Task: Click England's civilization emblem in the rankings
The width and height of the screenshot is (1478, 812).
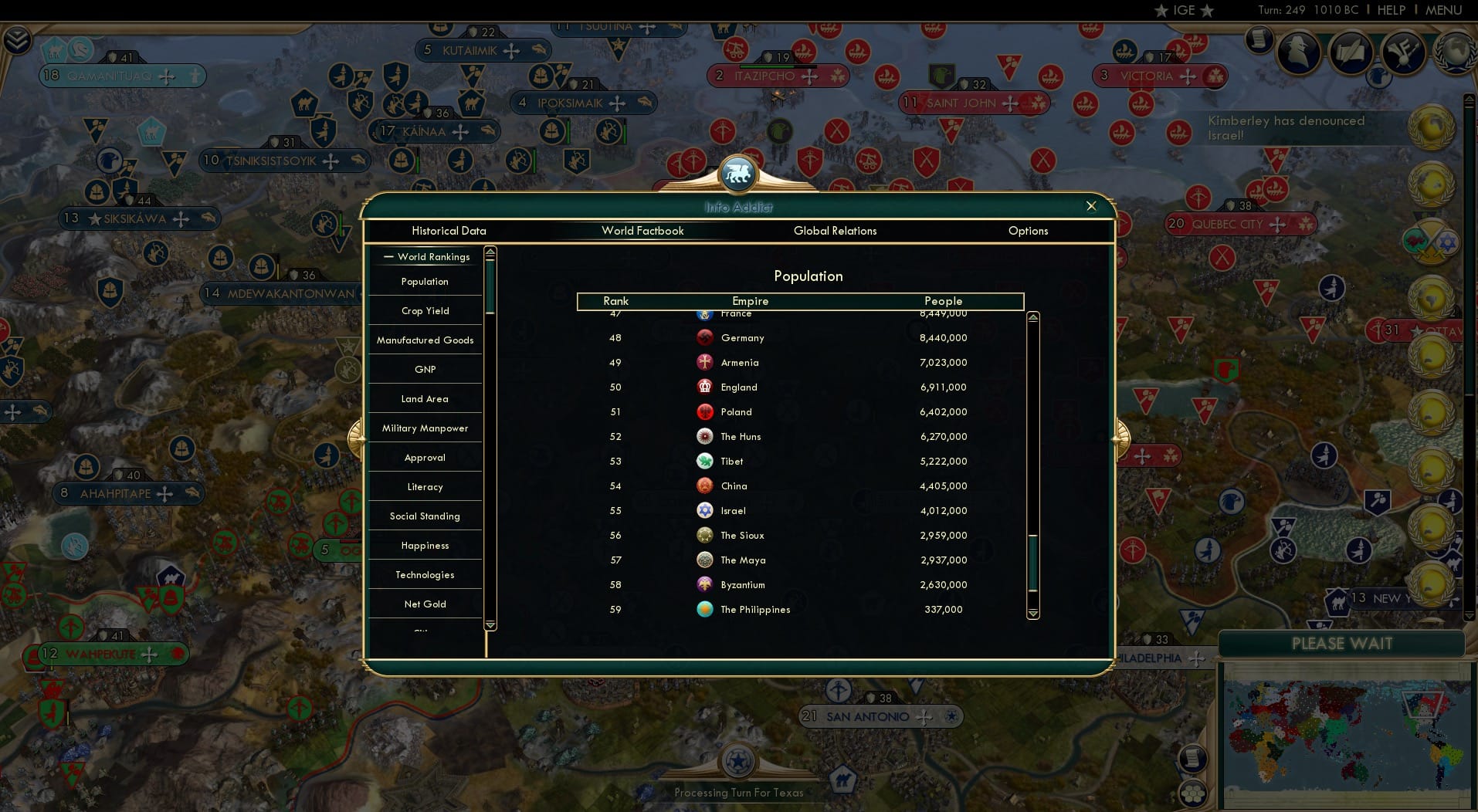Action: (705, 387)
